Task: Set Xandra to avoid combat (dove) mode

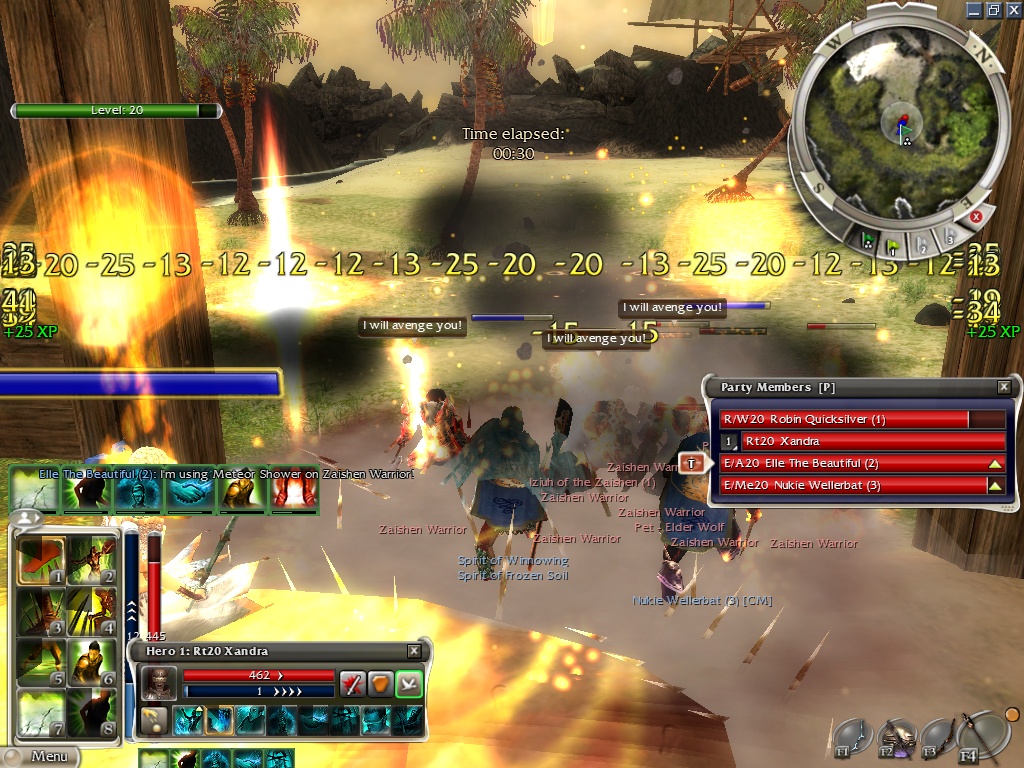Action: 409,683
